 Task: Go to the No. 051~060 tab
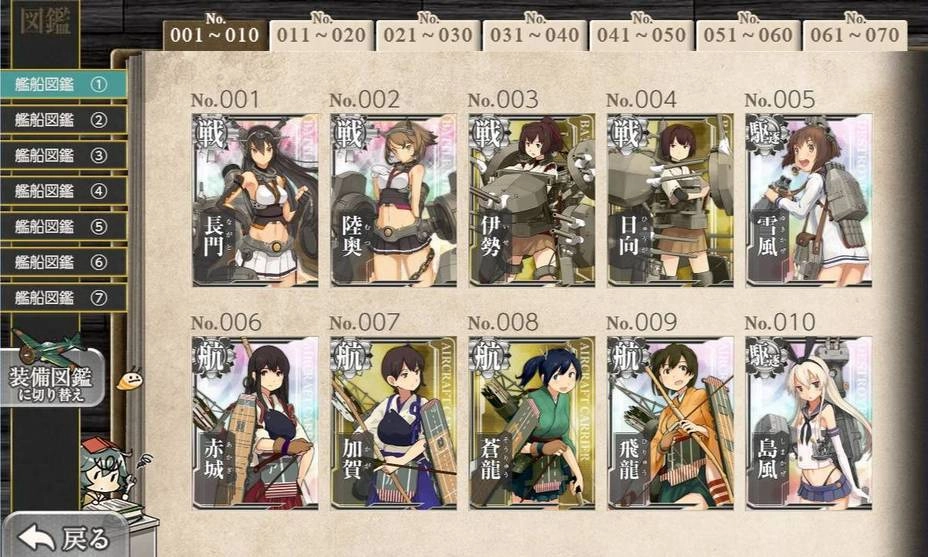[x=748, y=36]
